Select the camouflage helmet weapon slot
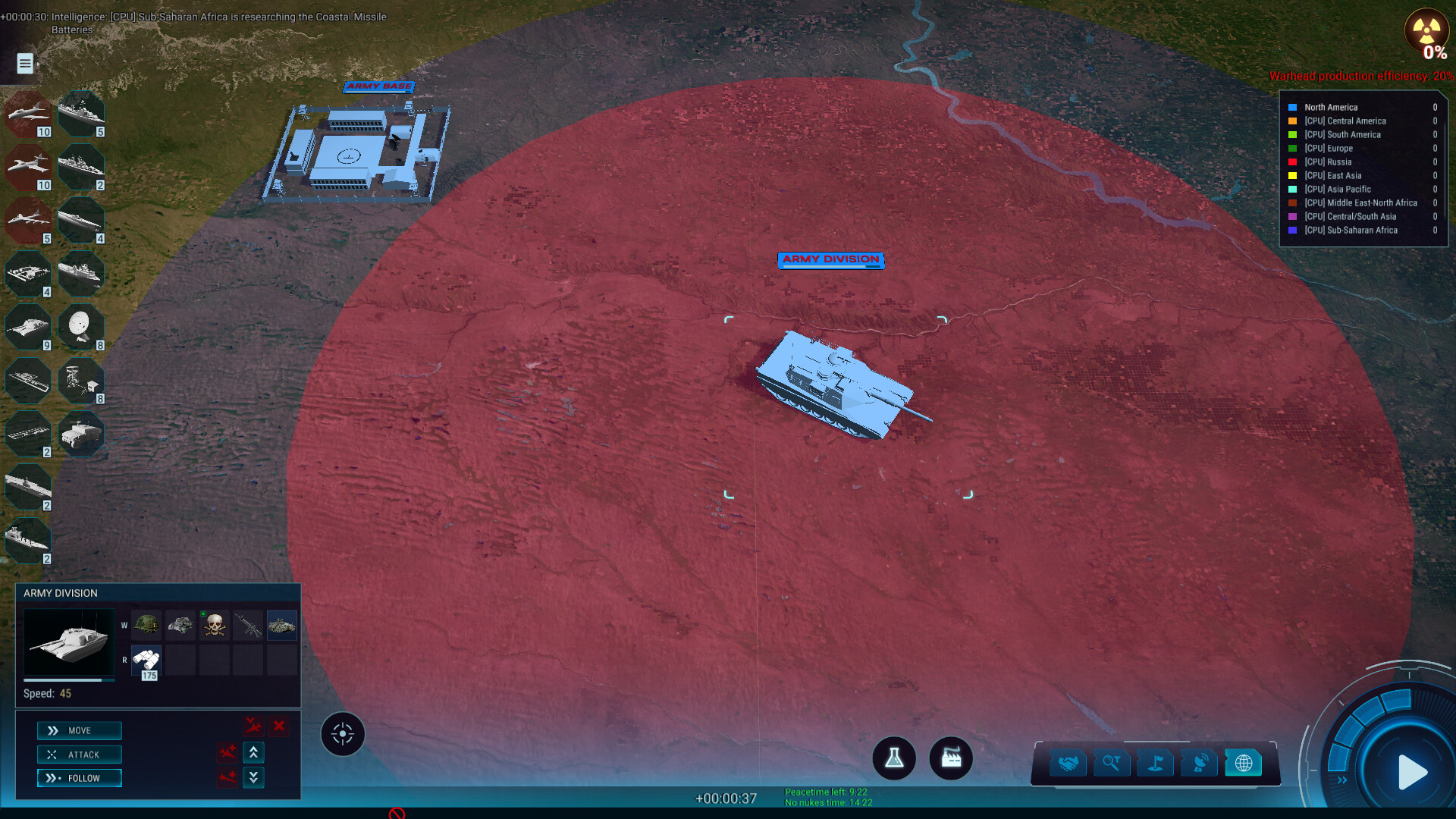 (x=146, y=626)
